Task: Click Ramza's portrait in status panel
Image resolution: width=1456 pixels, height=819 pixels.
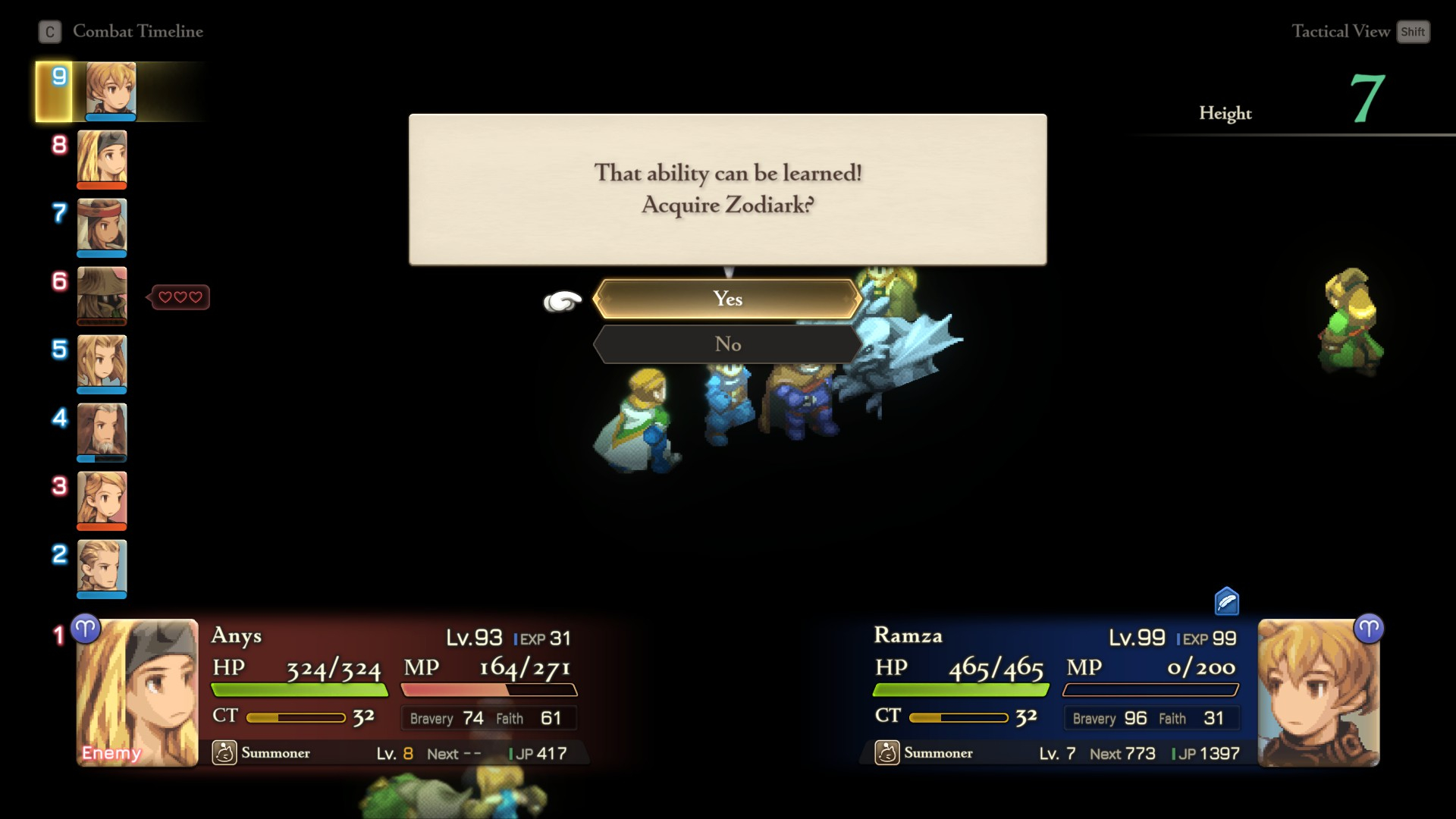Action: (x=1318, y=692)
